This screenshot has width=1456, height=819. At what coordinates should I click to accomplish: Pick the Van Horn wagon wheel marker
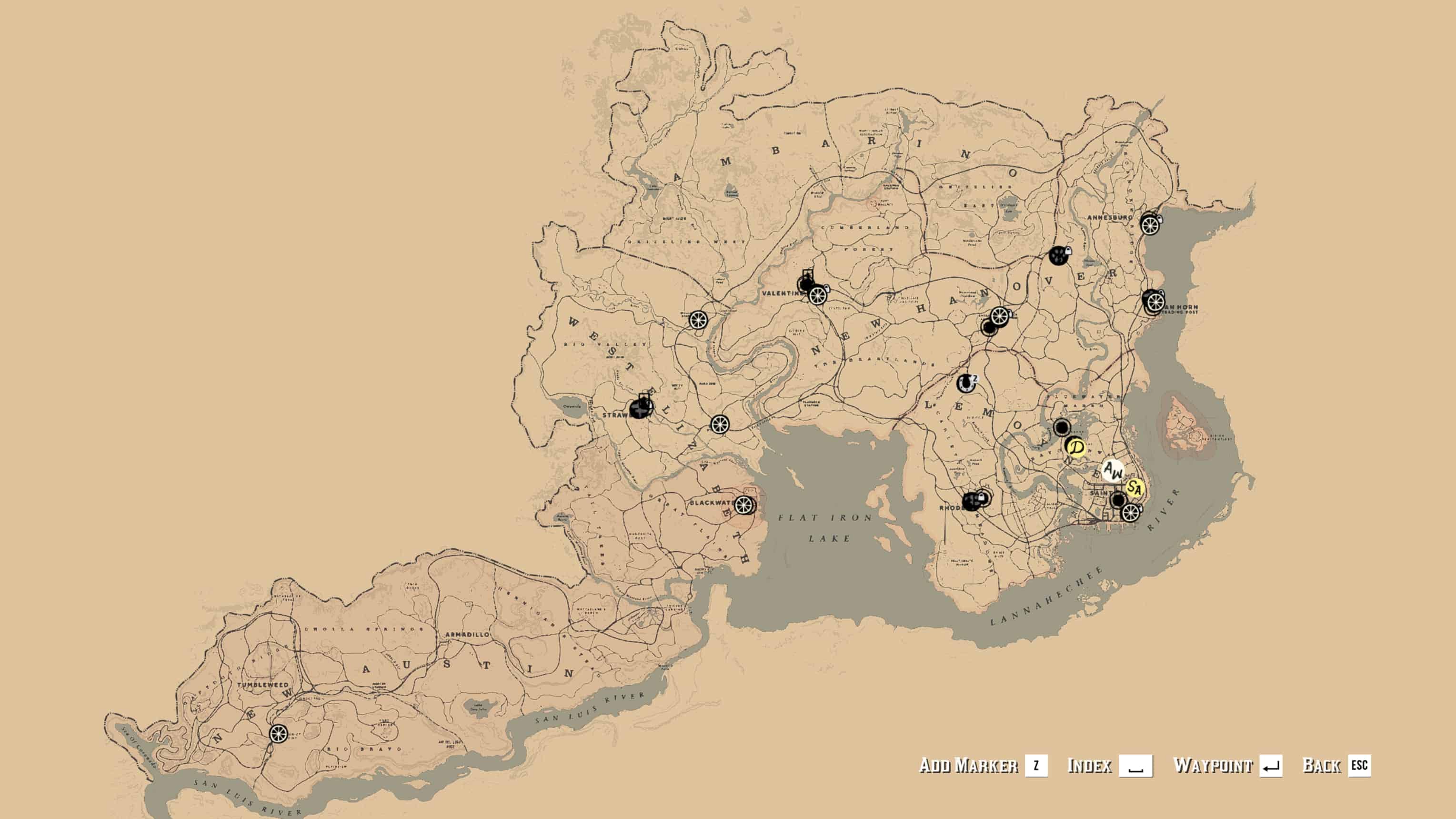point(1155,302)
